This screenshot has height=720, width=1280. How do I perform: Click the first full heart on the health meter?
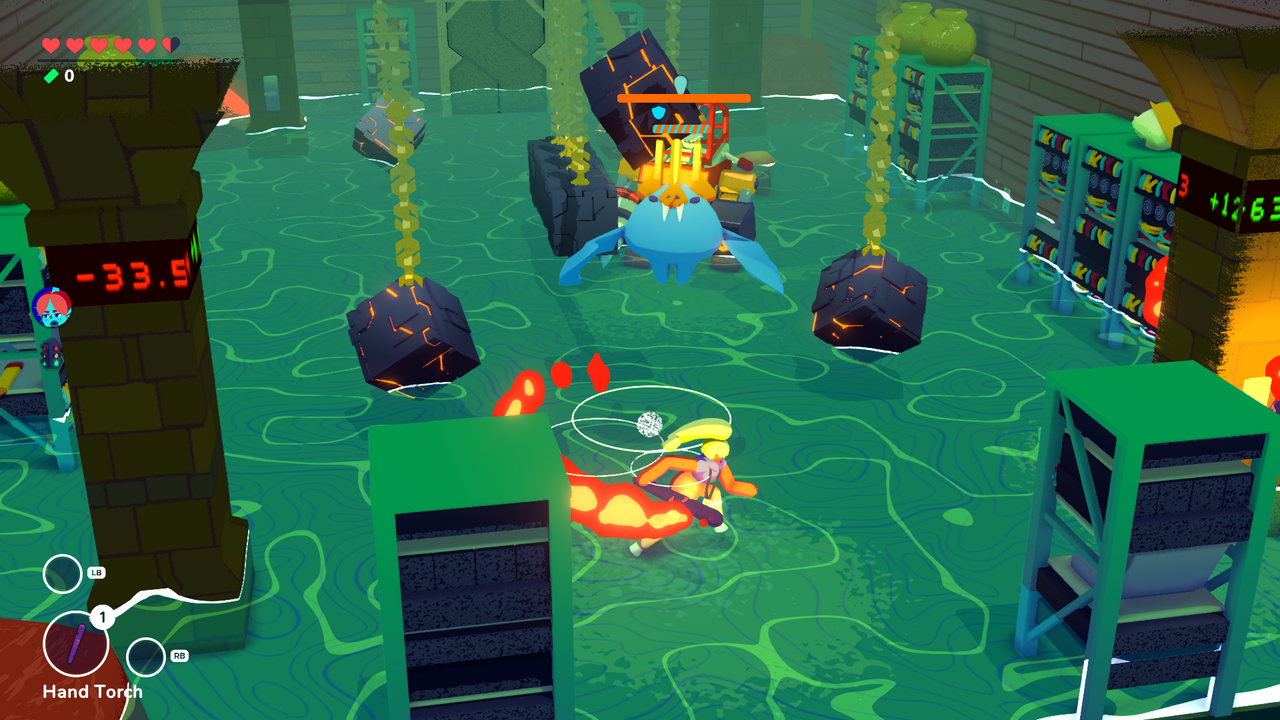[50, 44]
